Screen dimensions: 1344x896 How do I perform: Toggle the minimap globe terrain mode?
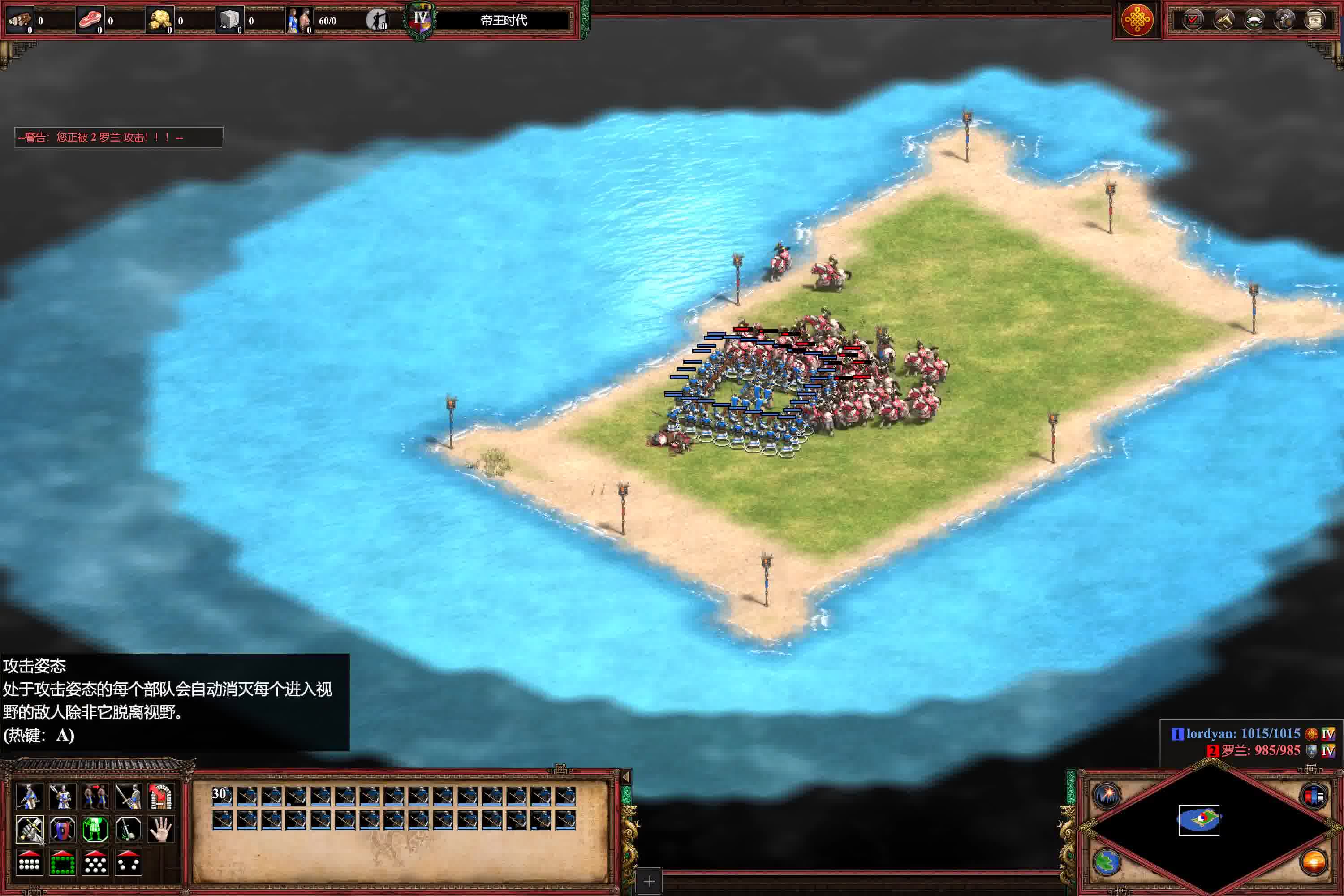(1107, 862)
